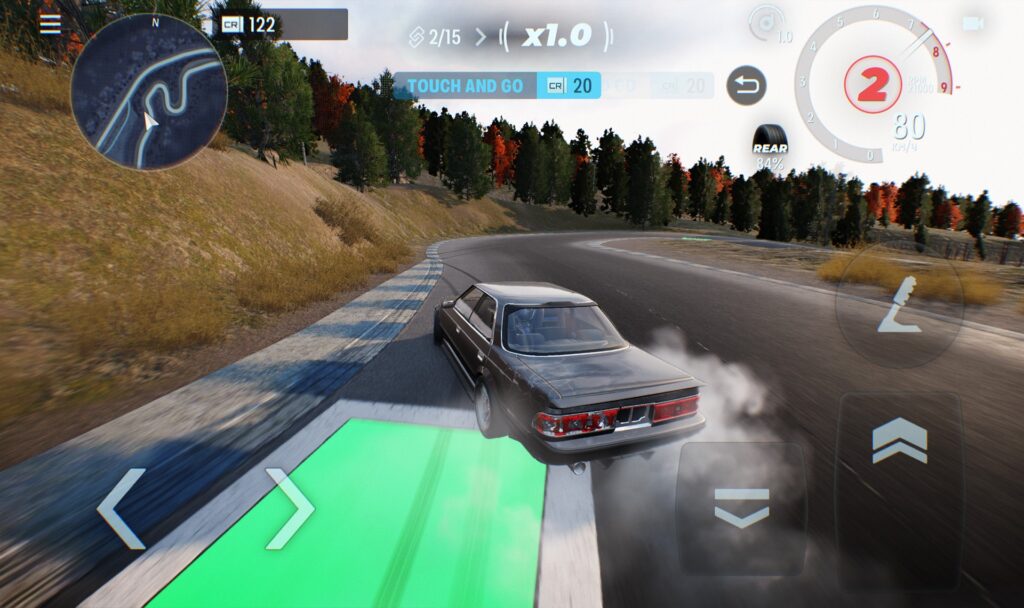Tap the circular track minimap
Viewport: 1024px width, 608px height.
pos(148,91)
